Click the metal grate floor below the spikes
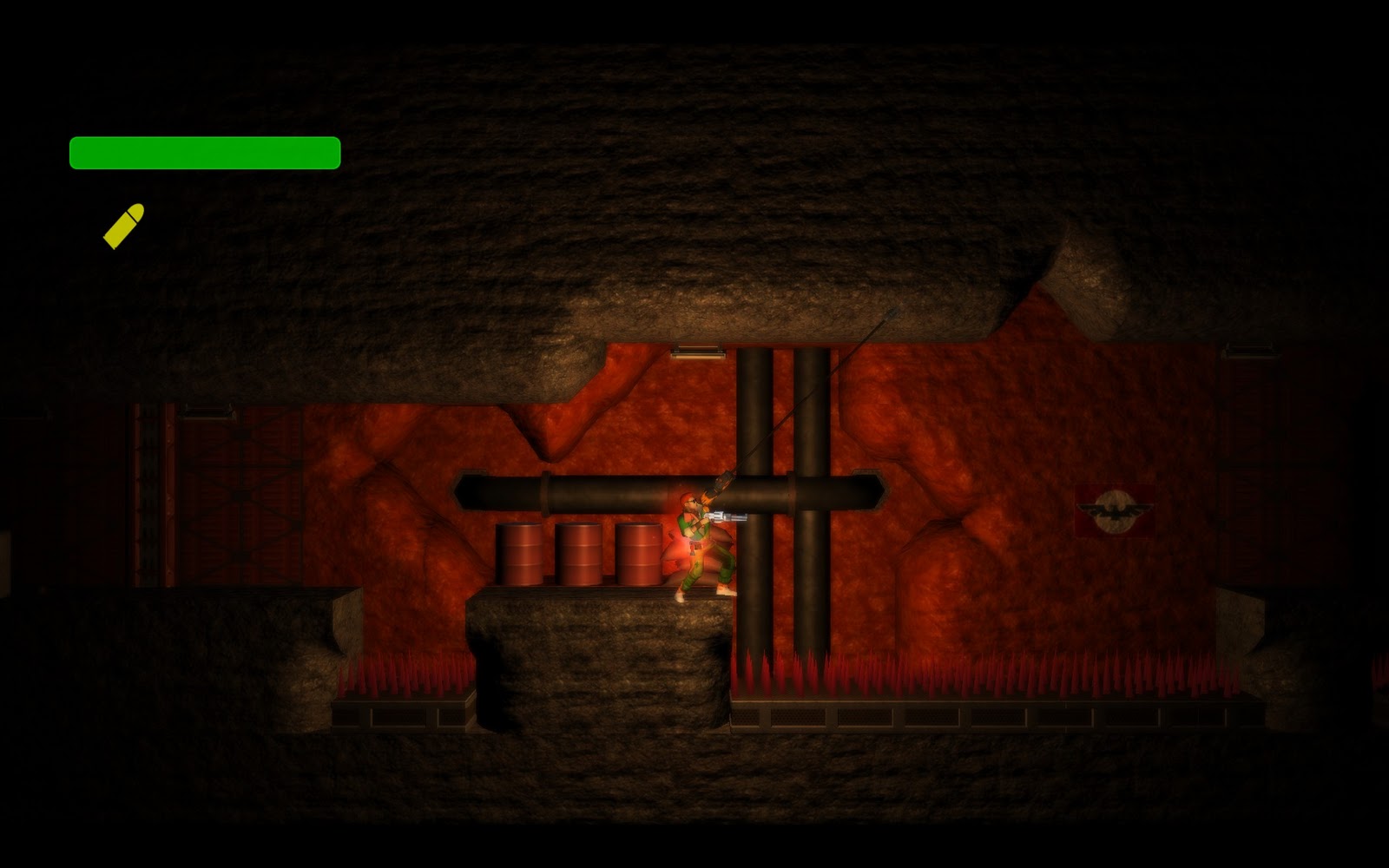Image resolution: width=1389 pixels, height=868 pixels. pos(868,719)
